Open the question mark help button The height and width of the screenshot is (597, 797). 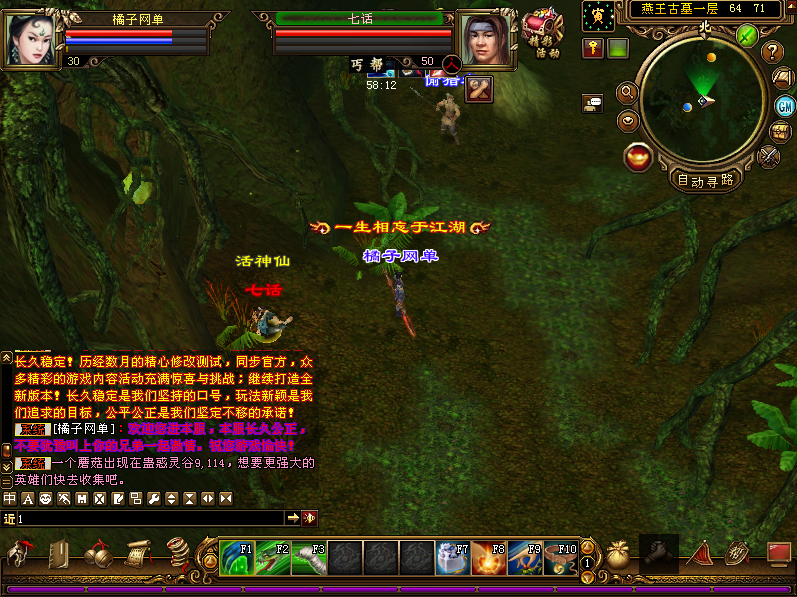(771, 52)
